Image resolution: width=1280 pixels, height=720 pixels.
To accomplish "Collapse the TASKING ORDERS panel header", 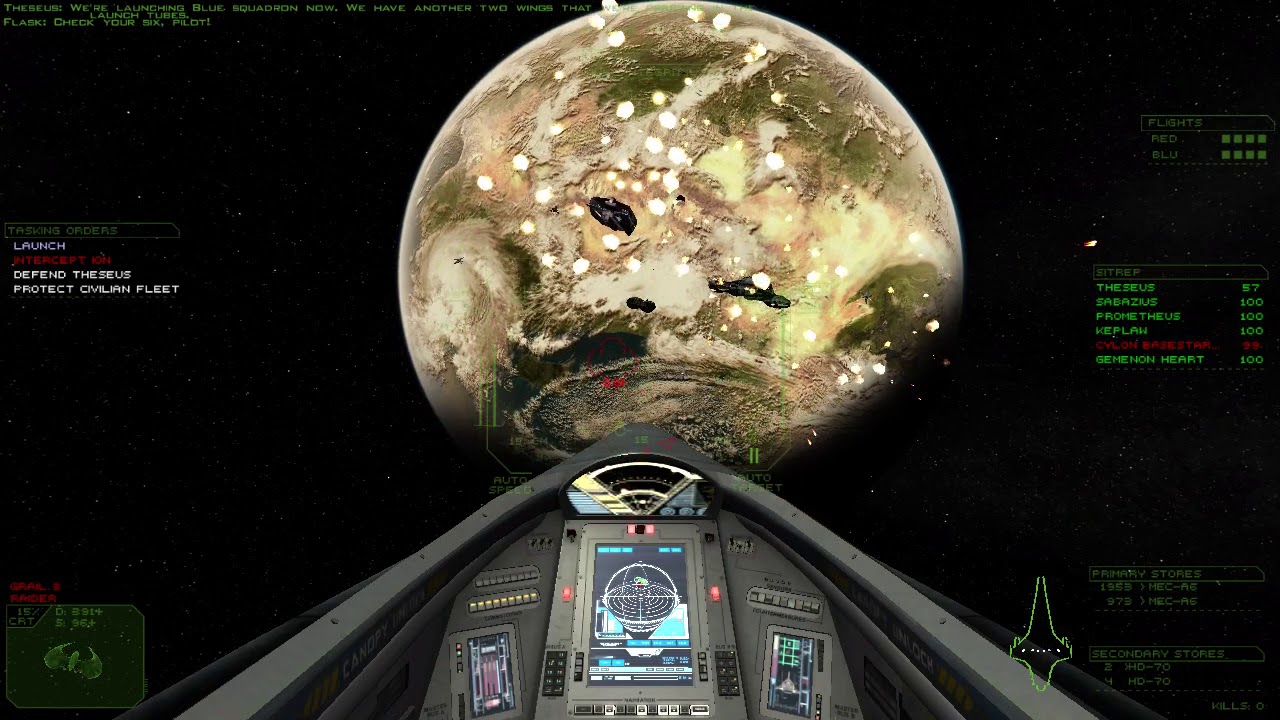I will tap(62, 230).
